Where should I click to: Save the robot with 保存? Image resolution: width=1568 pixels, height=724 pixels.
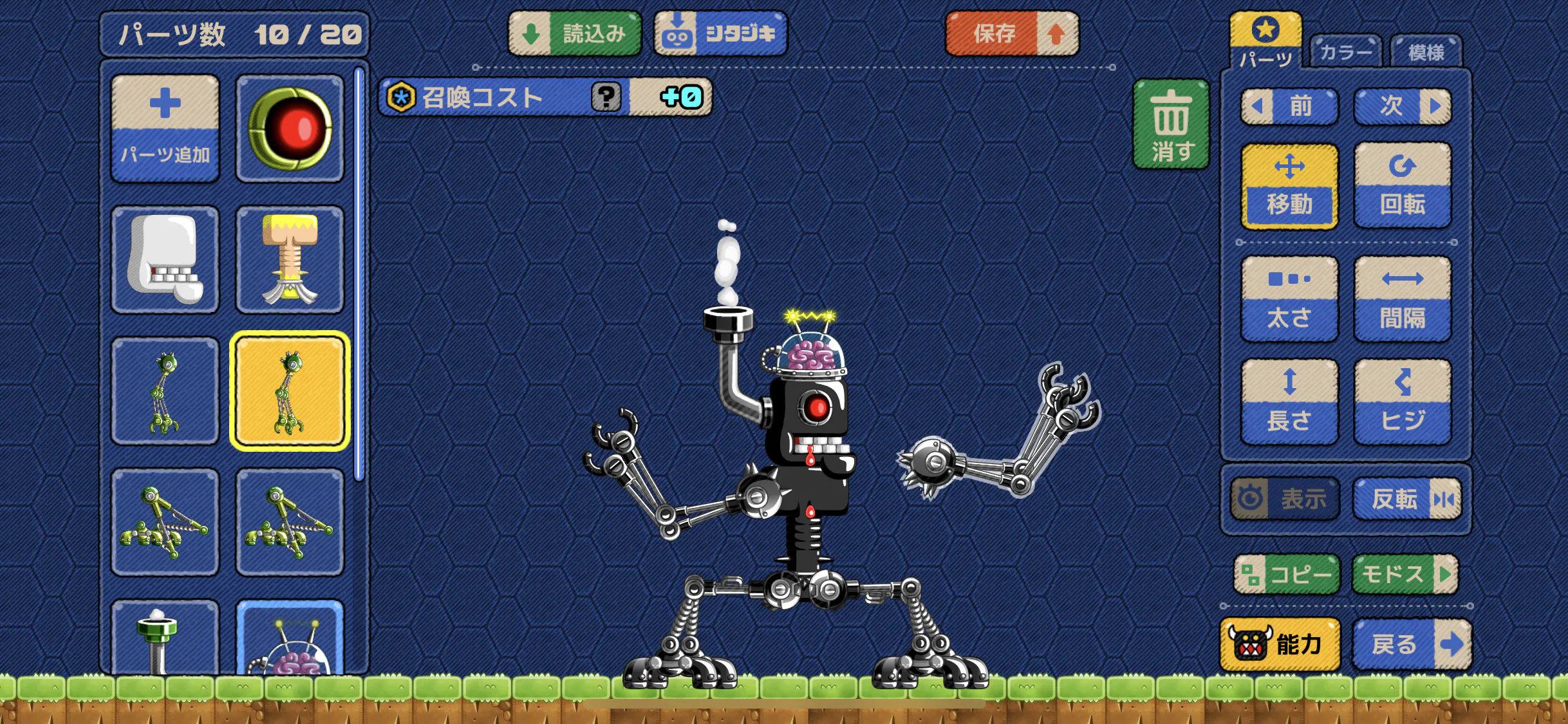1012,33
